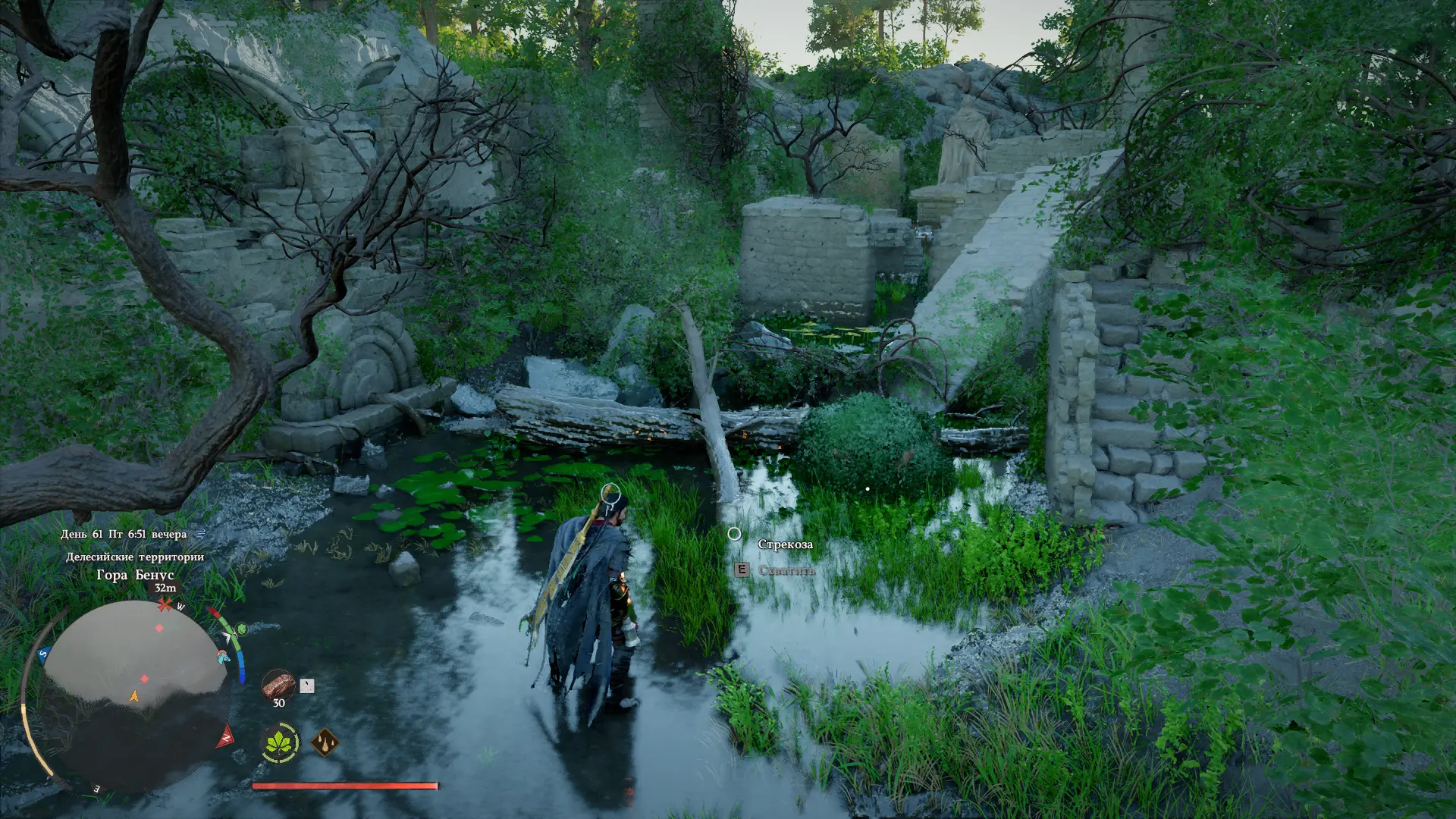Select the raw meat item slot
The height and width of the screenshot is (819, 1456).
(x=278, y=685)
